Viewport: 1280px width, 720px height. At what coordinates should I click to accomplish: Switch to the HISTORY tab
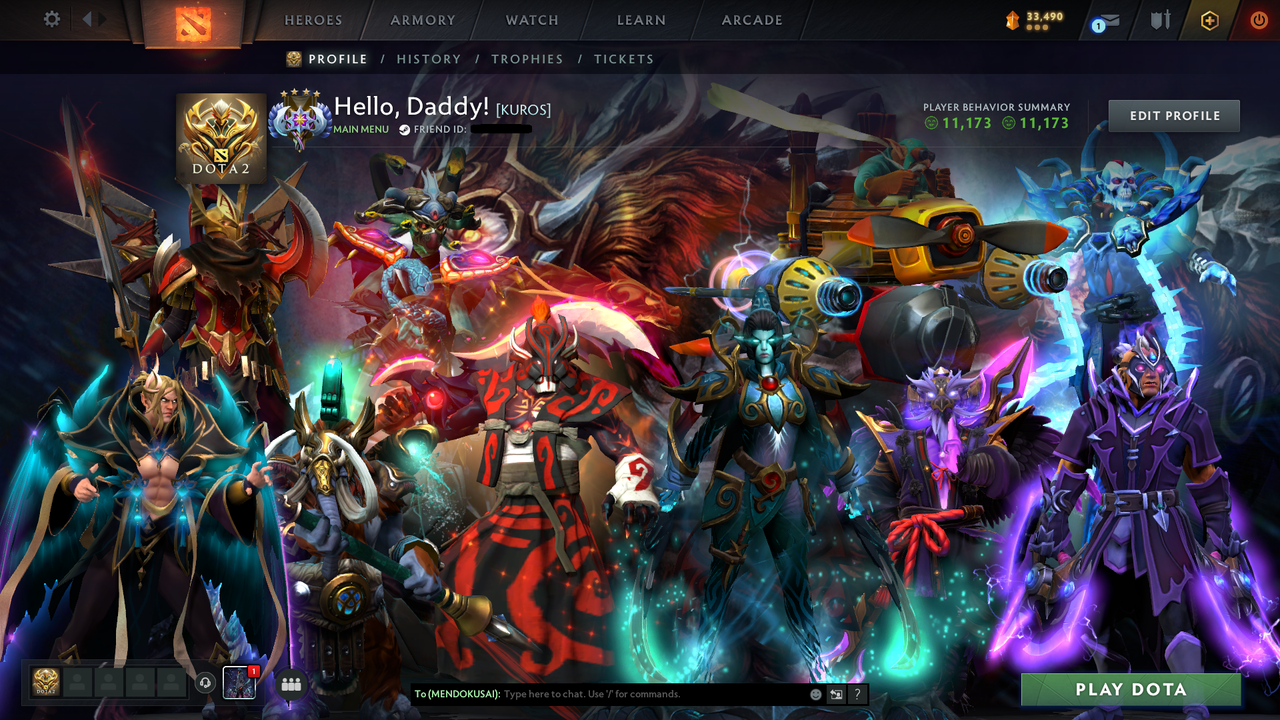tap(429, 59)
